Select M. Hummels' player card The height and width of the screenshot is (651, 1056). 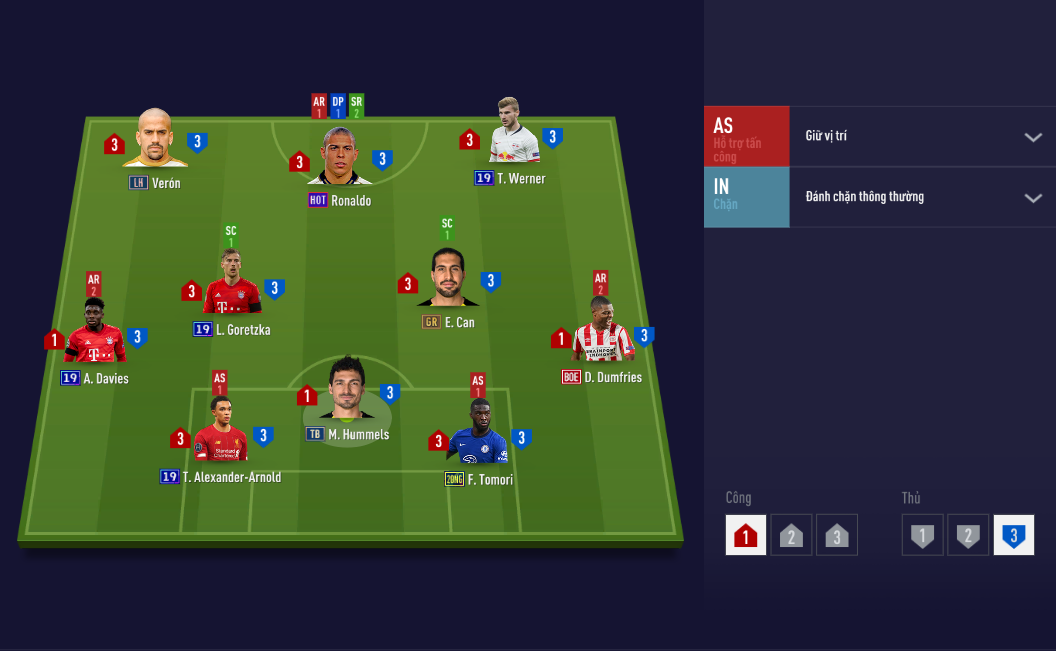click(x=347, y=392)
